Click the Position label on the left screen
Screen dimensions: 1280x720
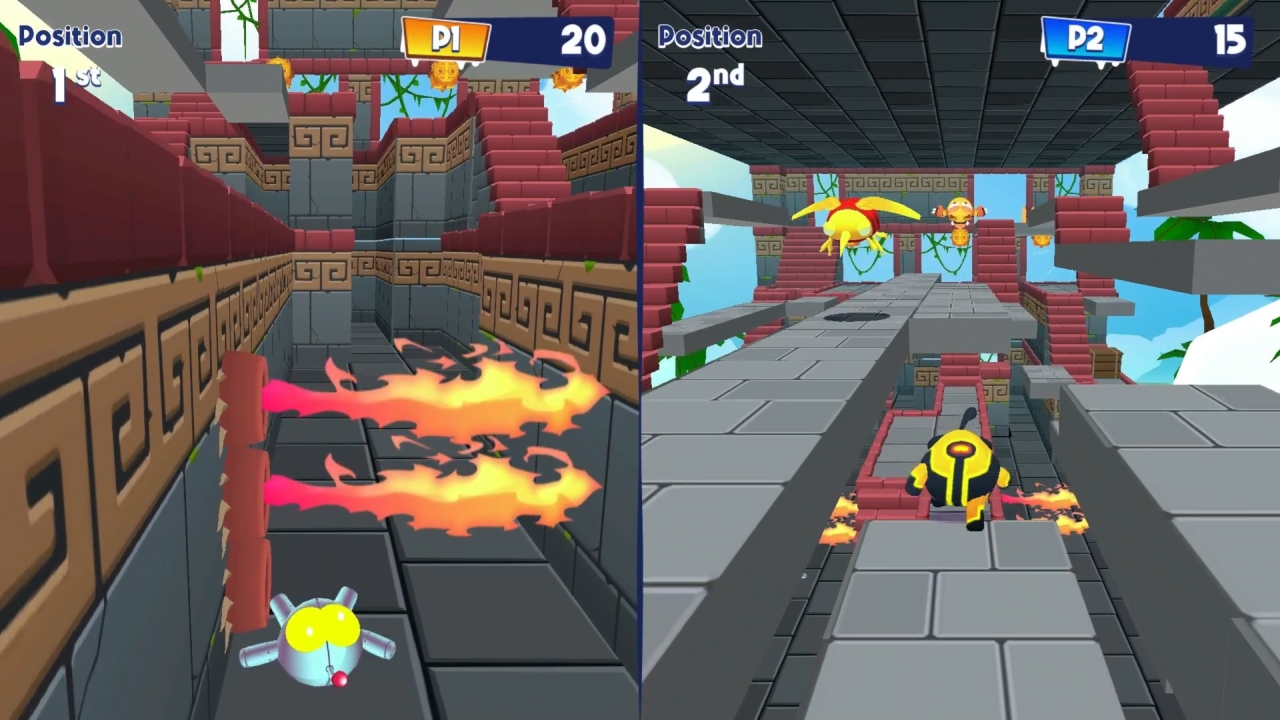pos(68,36)
